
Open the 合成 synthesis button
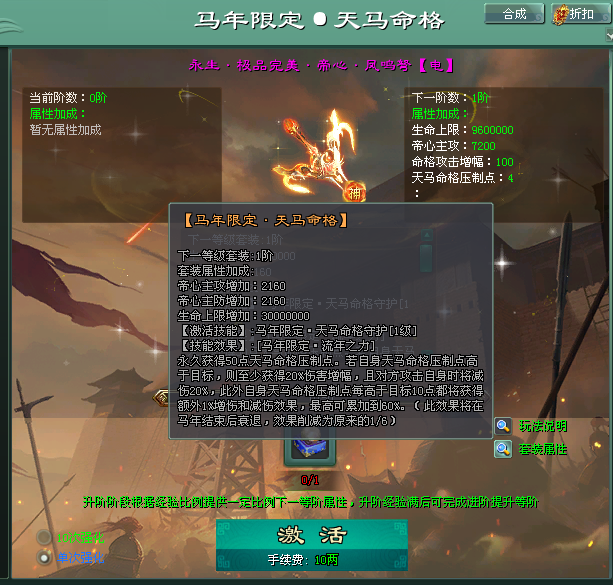pos(514,14)
